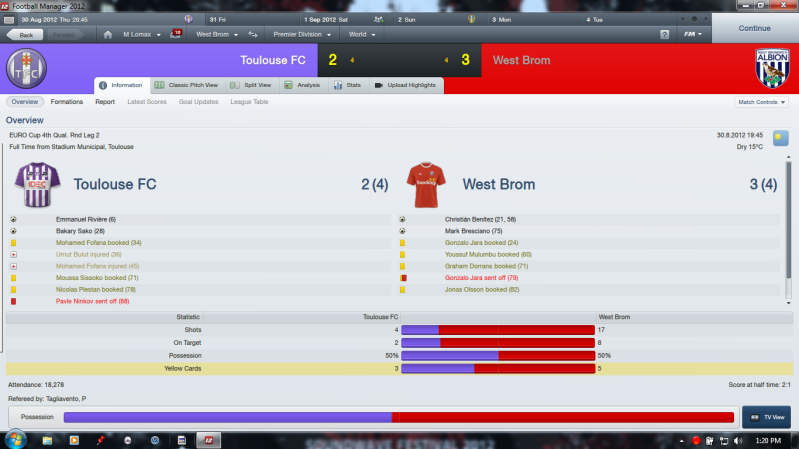Viewport: 799px width, 449px height.
Task: Show the Formations sub-view
Action: pyautogui.click(x=67, y=102)
